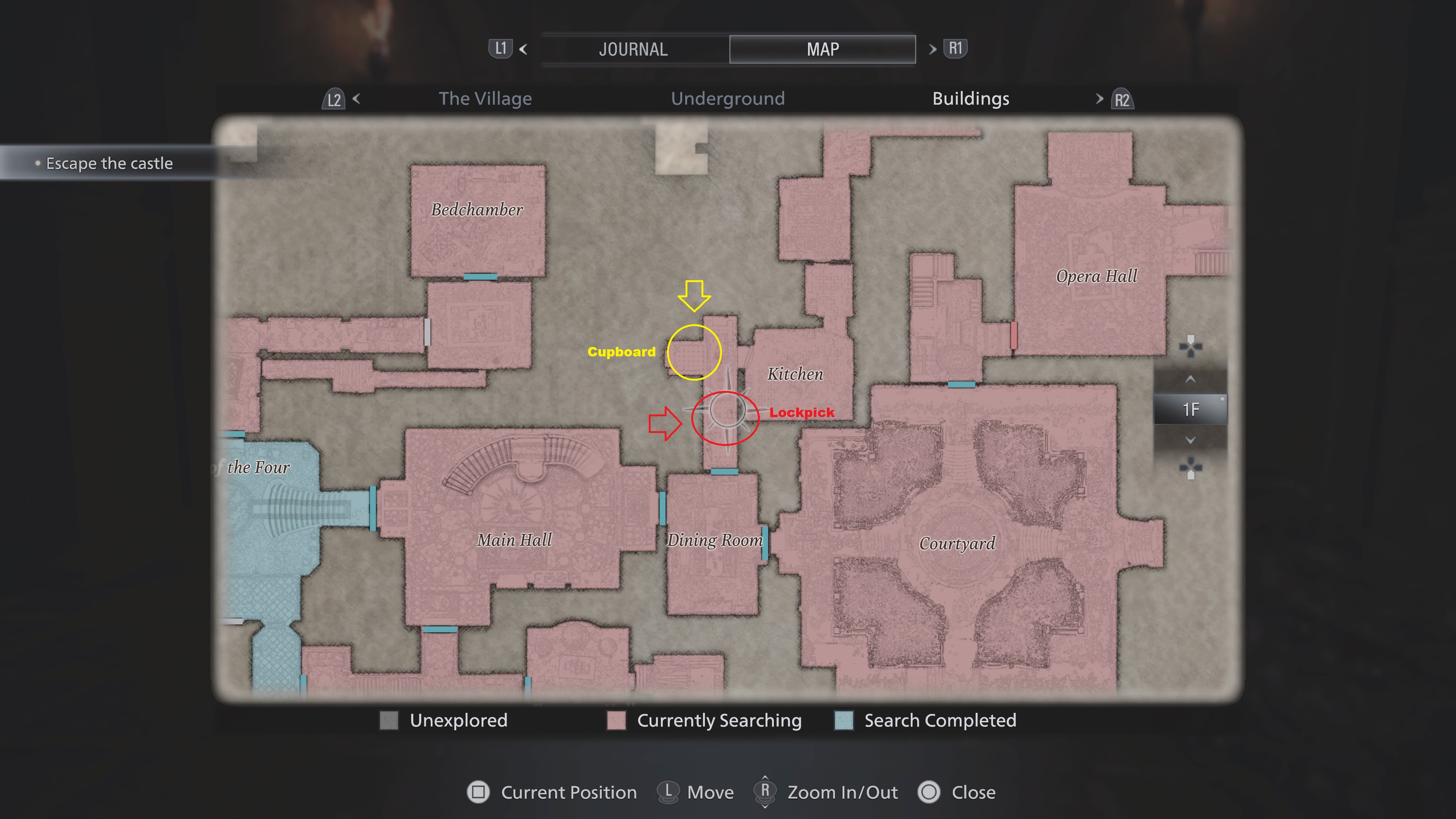1456x819 pixels.
Task: Open the Underground map tab
Action: click(x=728, y=98)
